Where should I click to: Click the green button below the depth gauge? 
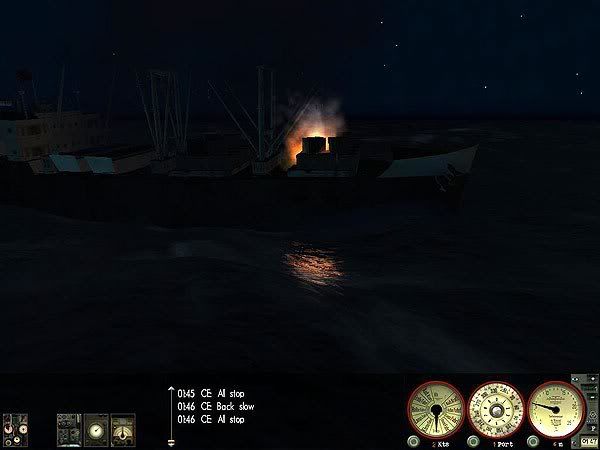534,440
